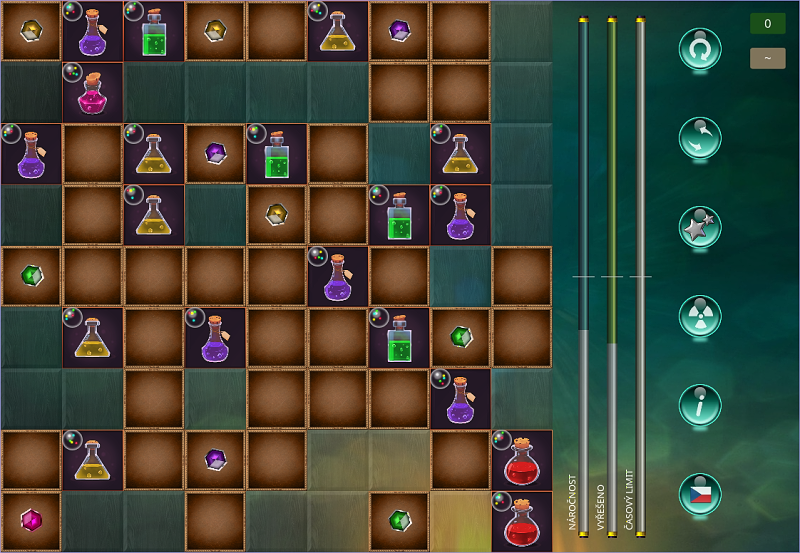Click the two curved arrows button
The height and width of the screenshot is (553, 800).
click(700, 138)
